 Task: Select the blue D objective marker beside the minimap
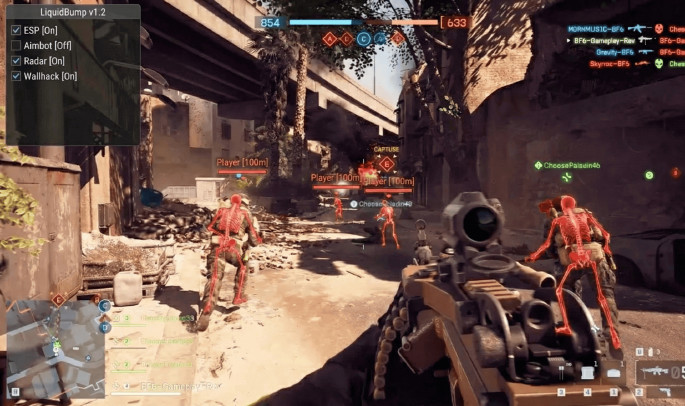105,326
